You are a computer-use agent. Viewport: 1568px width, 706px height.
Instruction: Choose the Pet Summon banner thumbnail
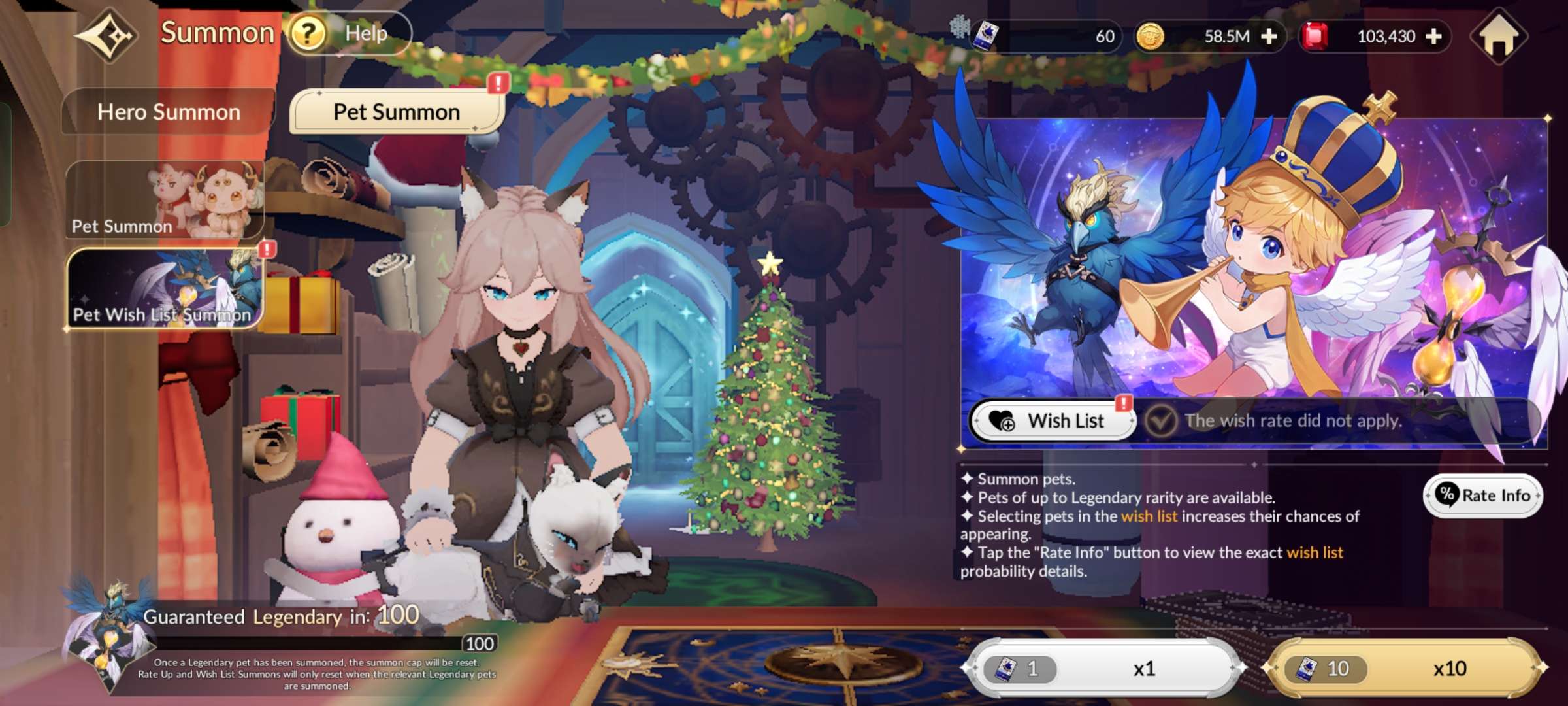165,199
